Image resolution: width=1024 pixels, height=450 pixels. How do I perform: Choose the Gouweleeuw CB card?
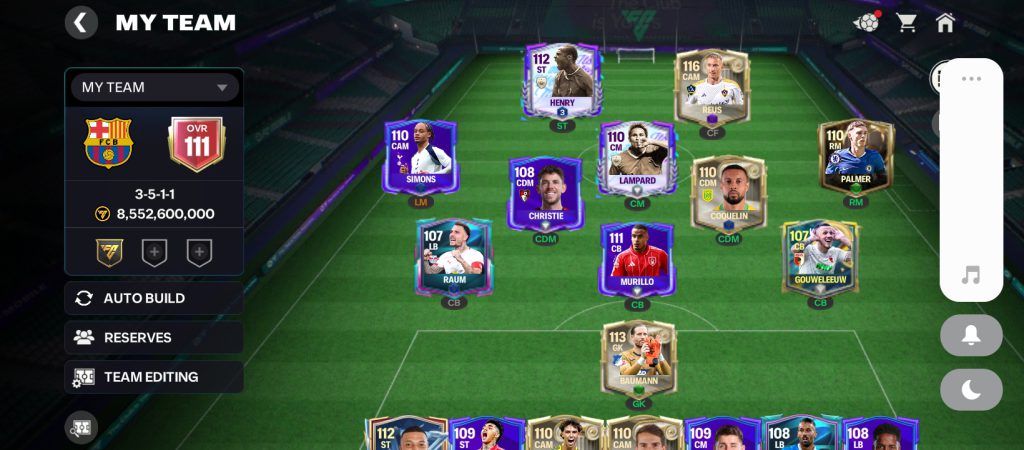pyautogui.click(x=819, y=256)
